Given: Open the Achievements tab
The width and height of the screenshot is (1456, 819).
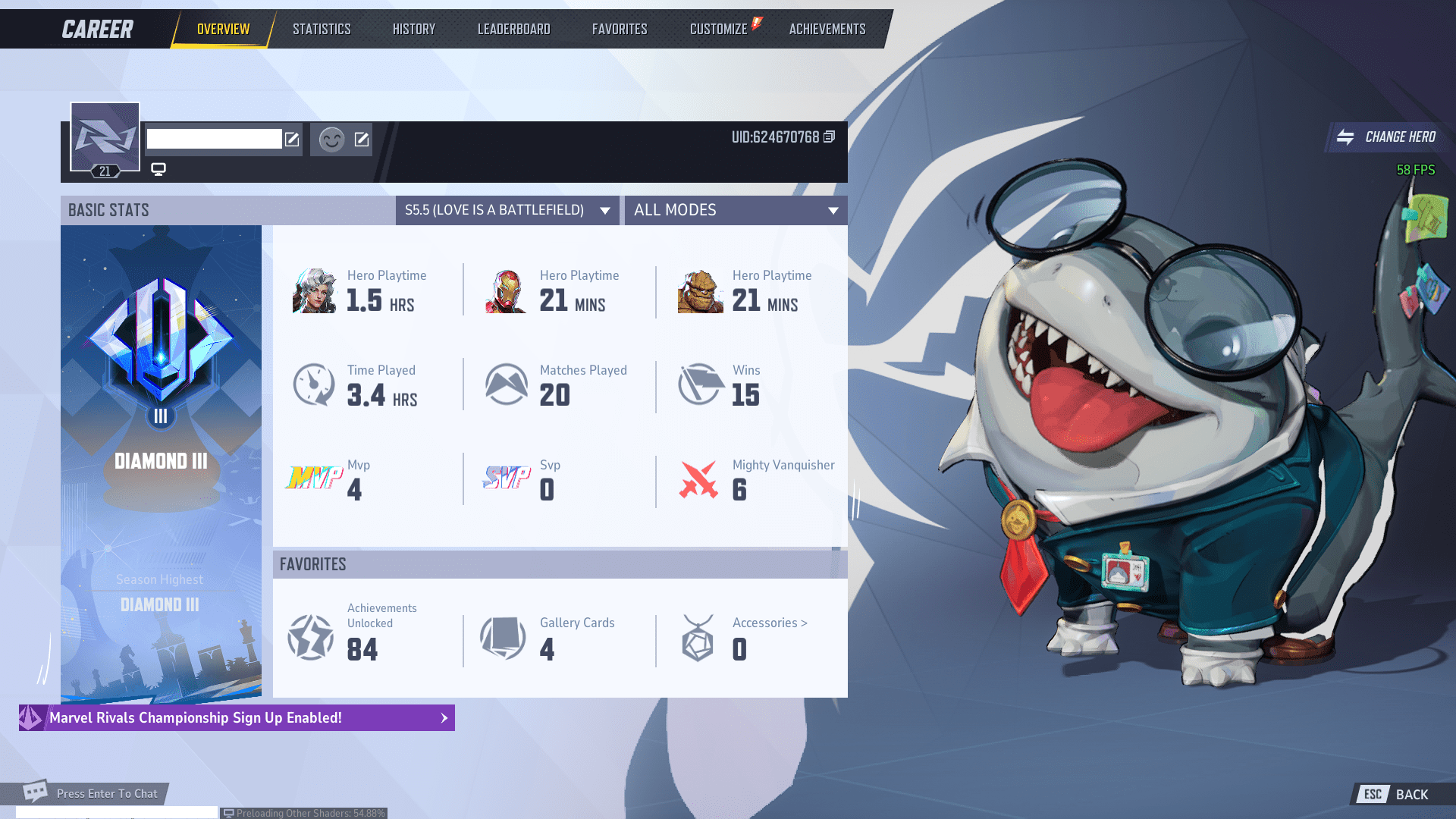Looking at the screenshot, I should click(x=827, y=29).
